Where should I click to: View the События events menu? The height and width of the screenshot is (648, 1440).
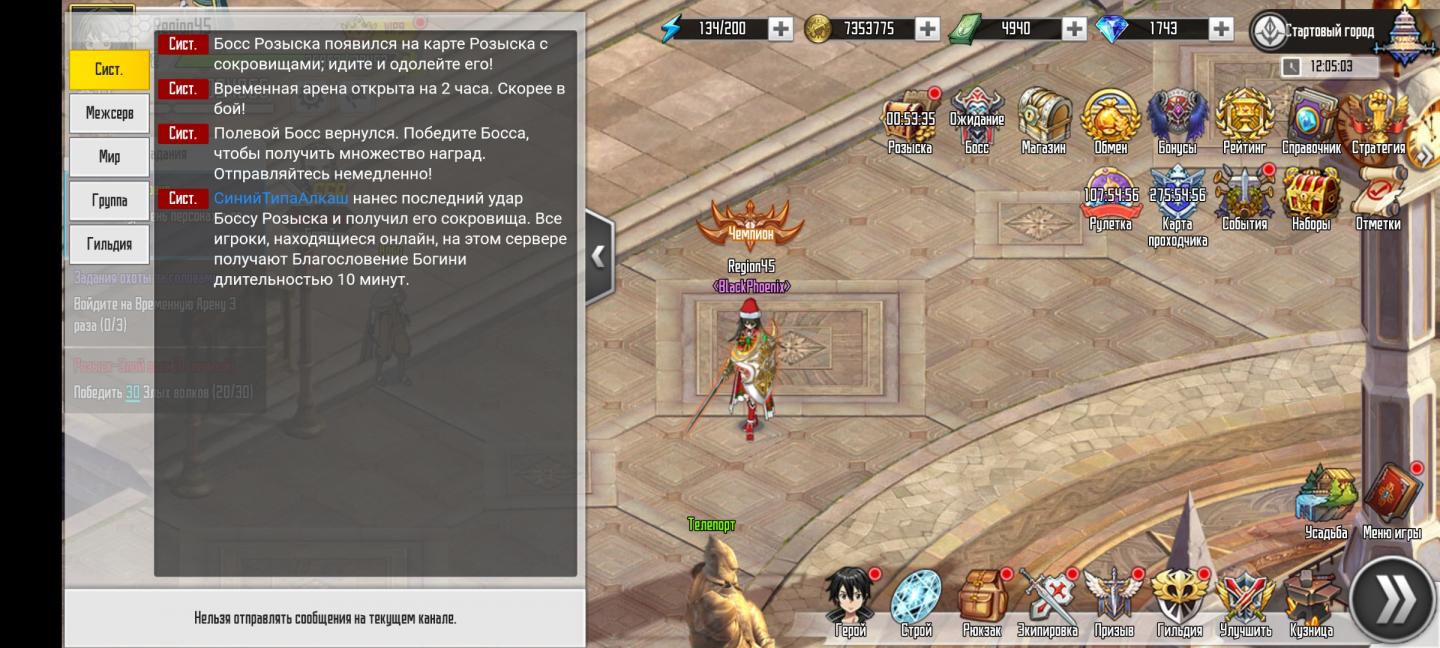tap(1244, 198)
